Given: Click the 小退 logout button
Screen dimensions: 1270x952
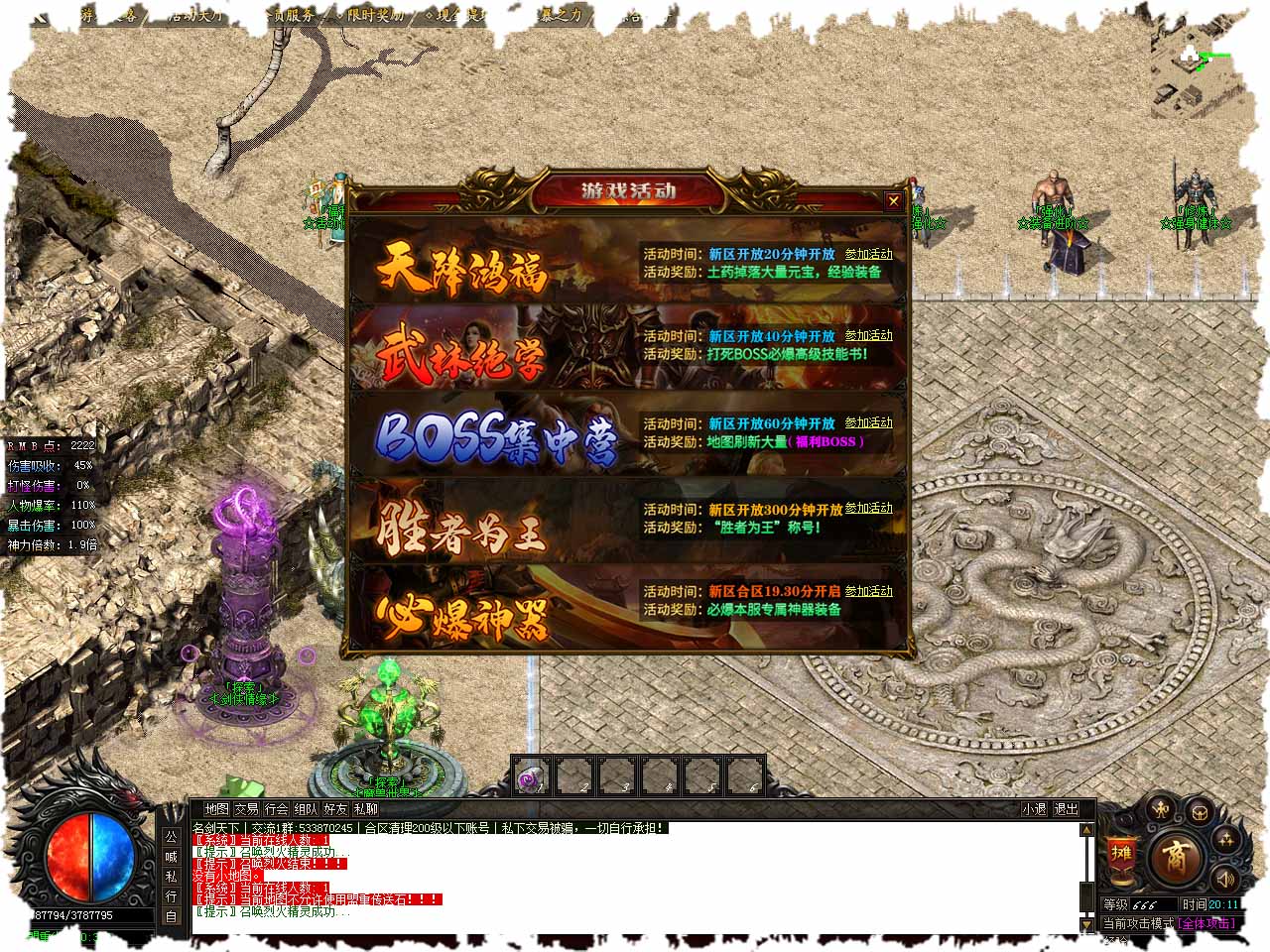Looking at the screenshot, I should click(1035, 809).
